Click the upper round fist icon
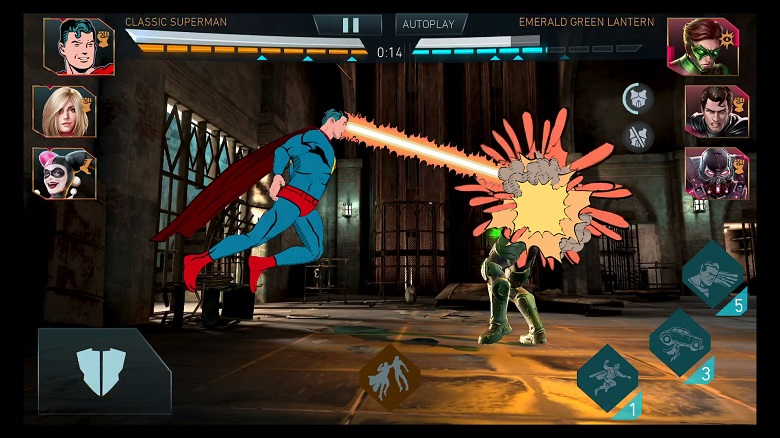The image size is (780, 438). pyautogui.click(x=637, y=99)
